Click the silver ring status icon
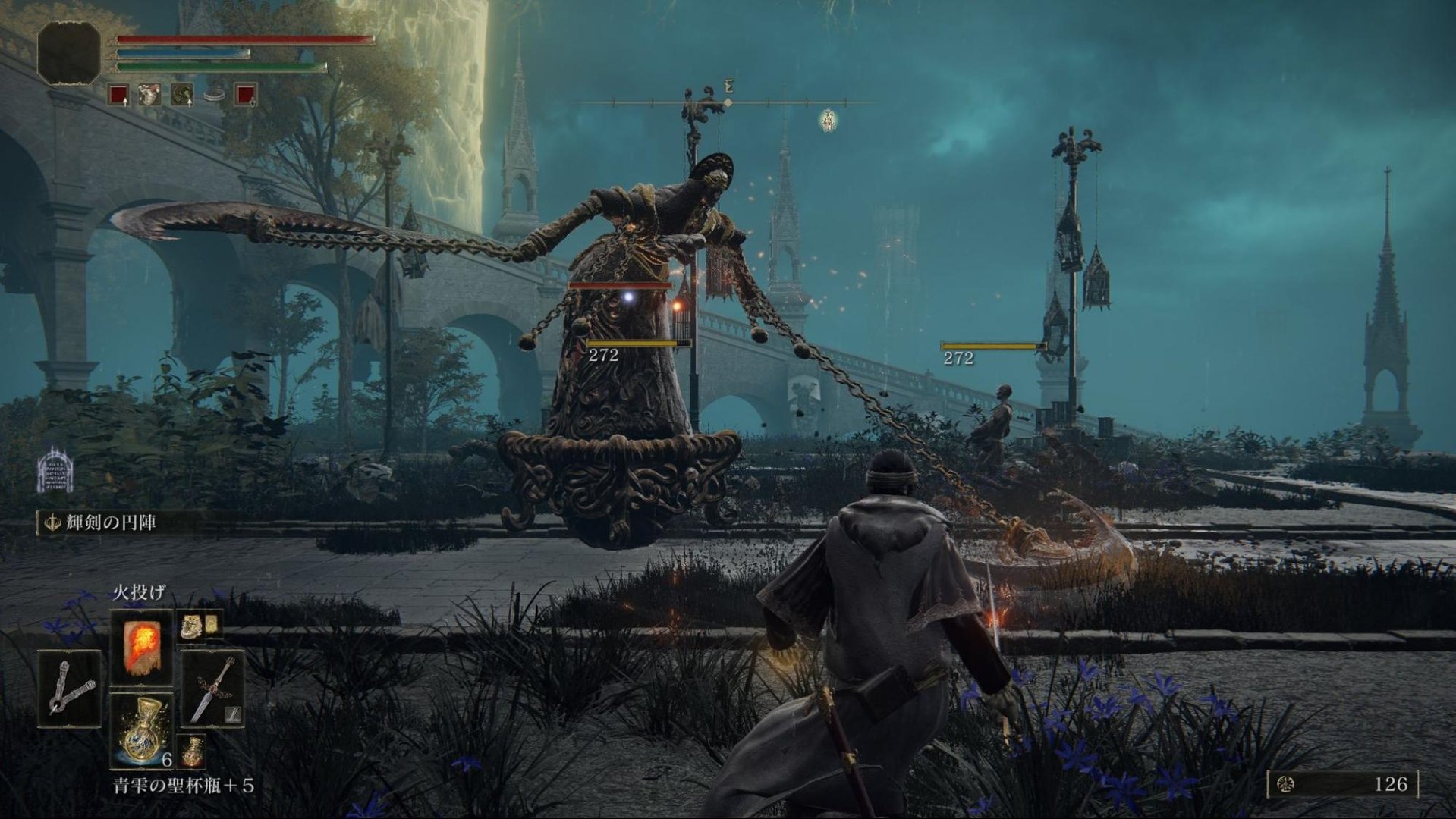1456x819 pixels. pos(215,95)
